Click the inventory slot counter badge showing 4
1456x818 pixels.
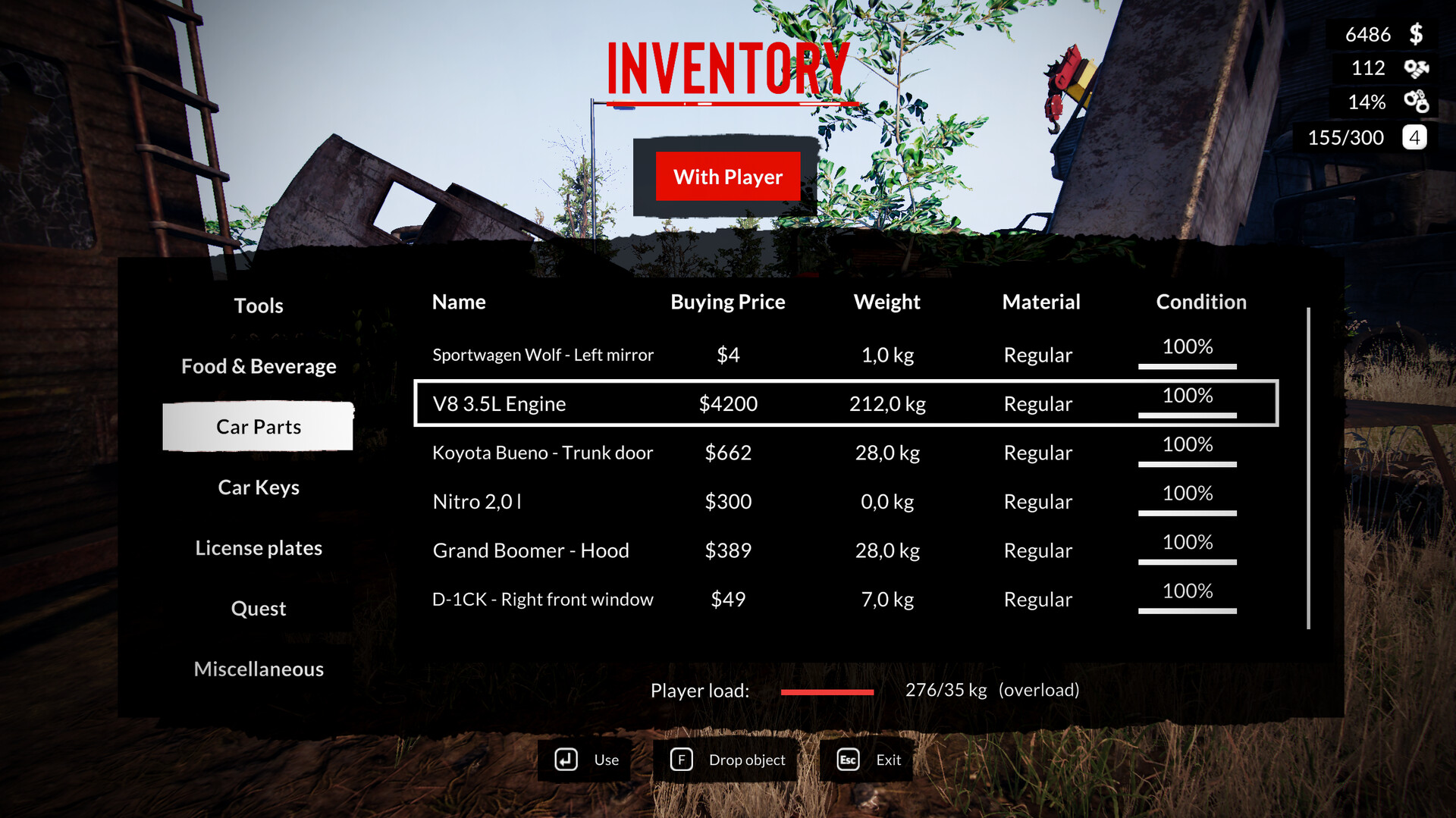tap(1414, 137)
